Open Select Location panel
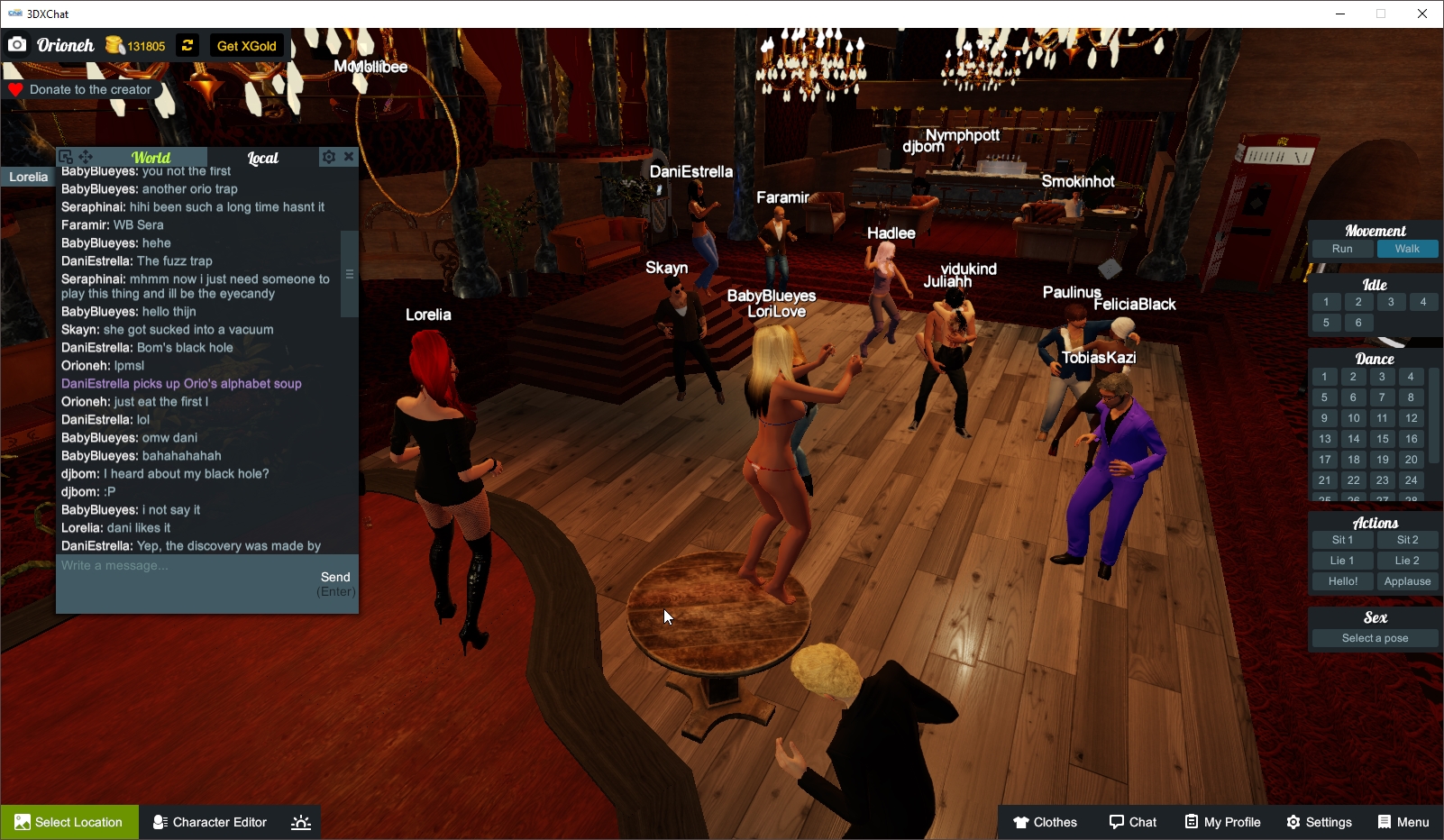Image resolution: width=1444 pixels, height=840 pixels. pyautogui.click(x=69, y=821)
